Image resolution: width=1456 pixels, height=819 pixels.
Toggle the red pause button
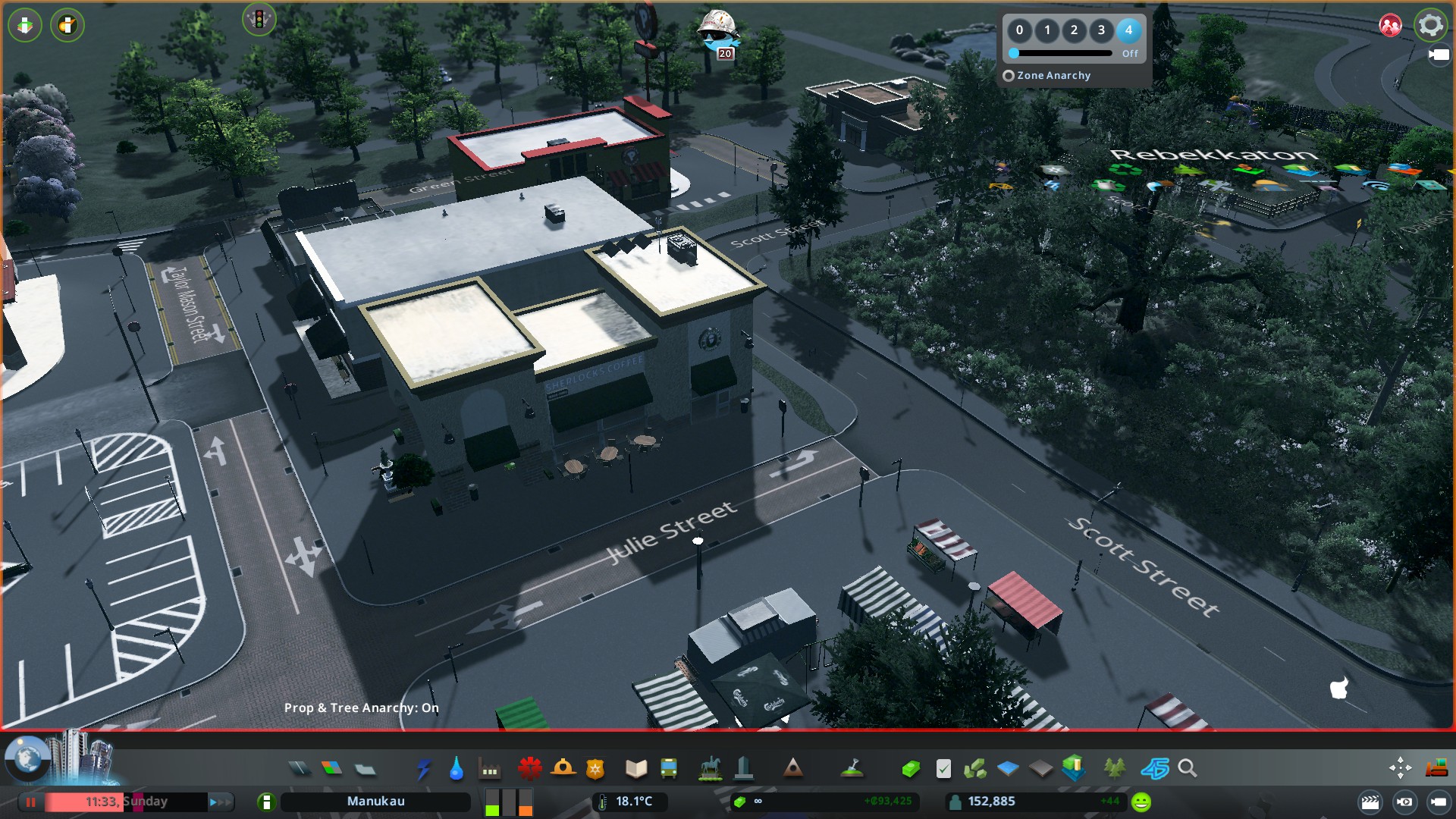point(31,802)
